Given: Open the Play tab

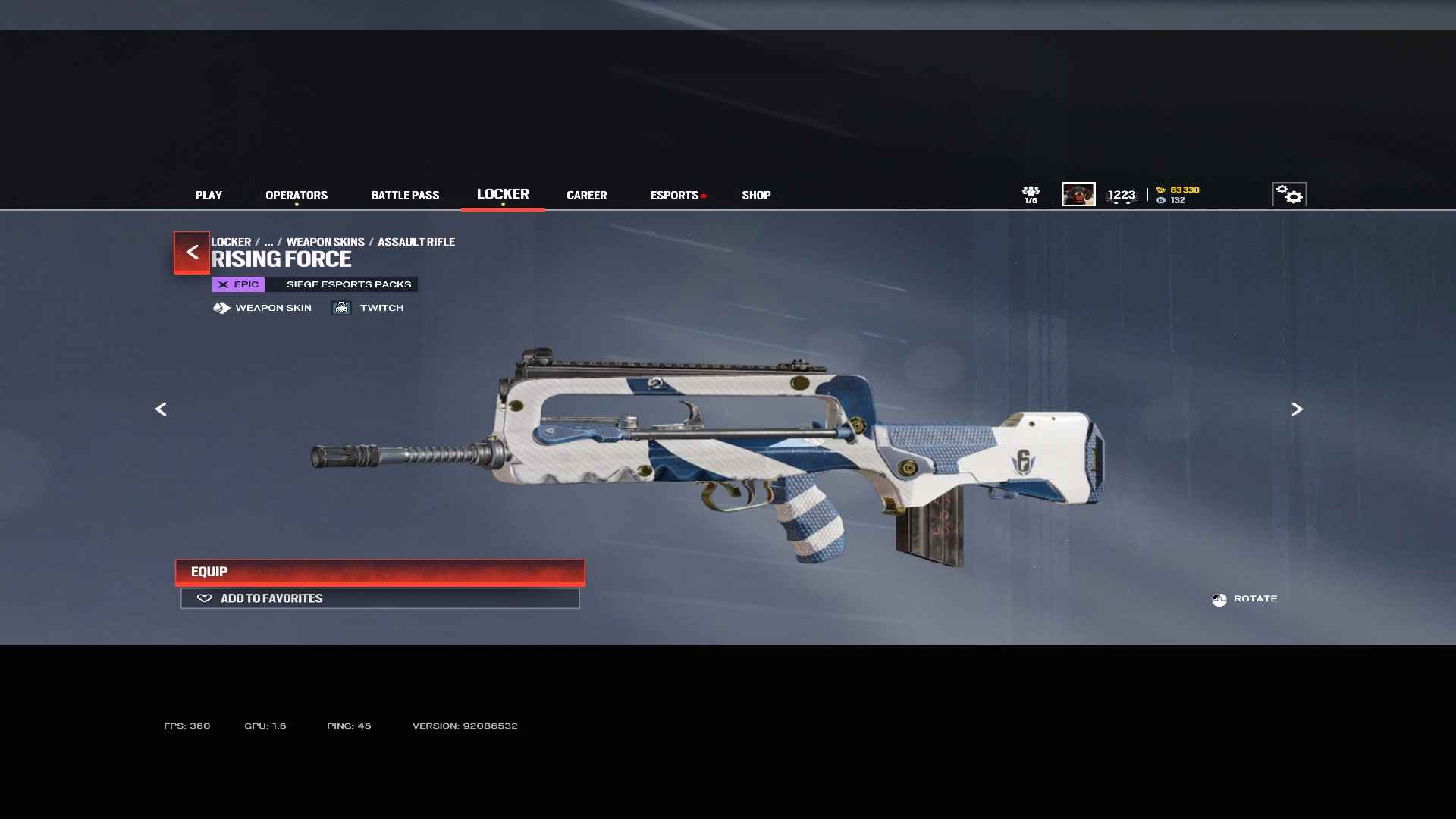Looking at the screenshot, I should (209, 195).
